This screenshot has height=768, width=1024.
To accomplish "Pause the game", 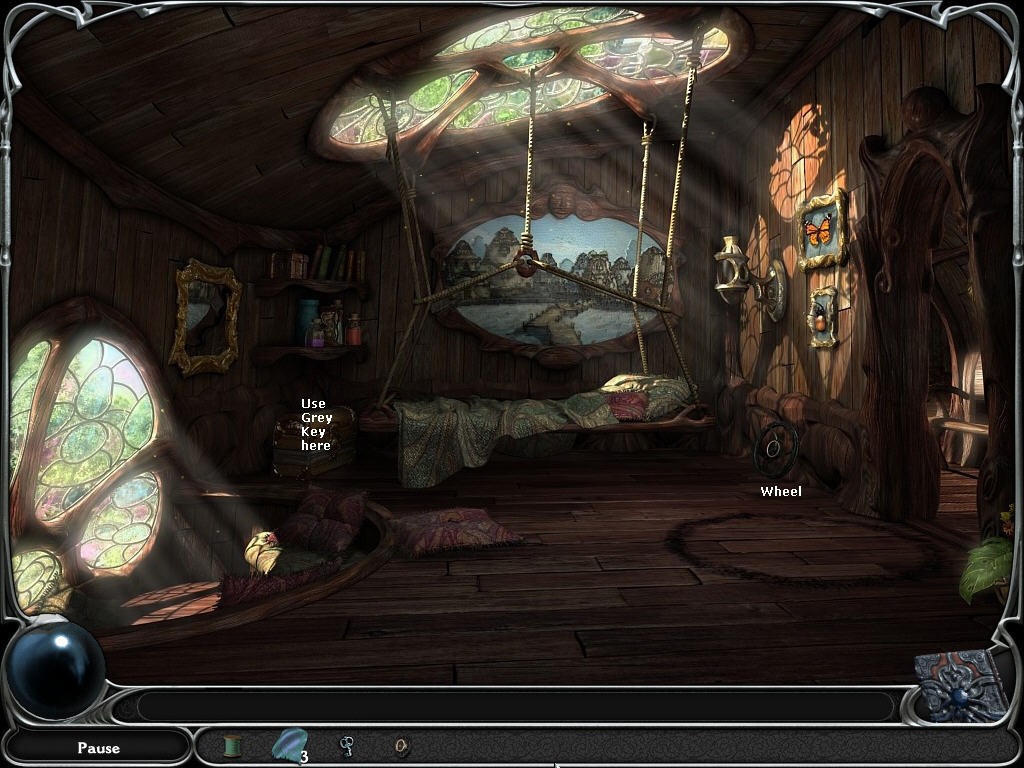I will click(x=98, y=747).
